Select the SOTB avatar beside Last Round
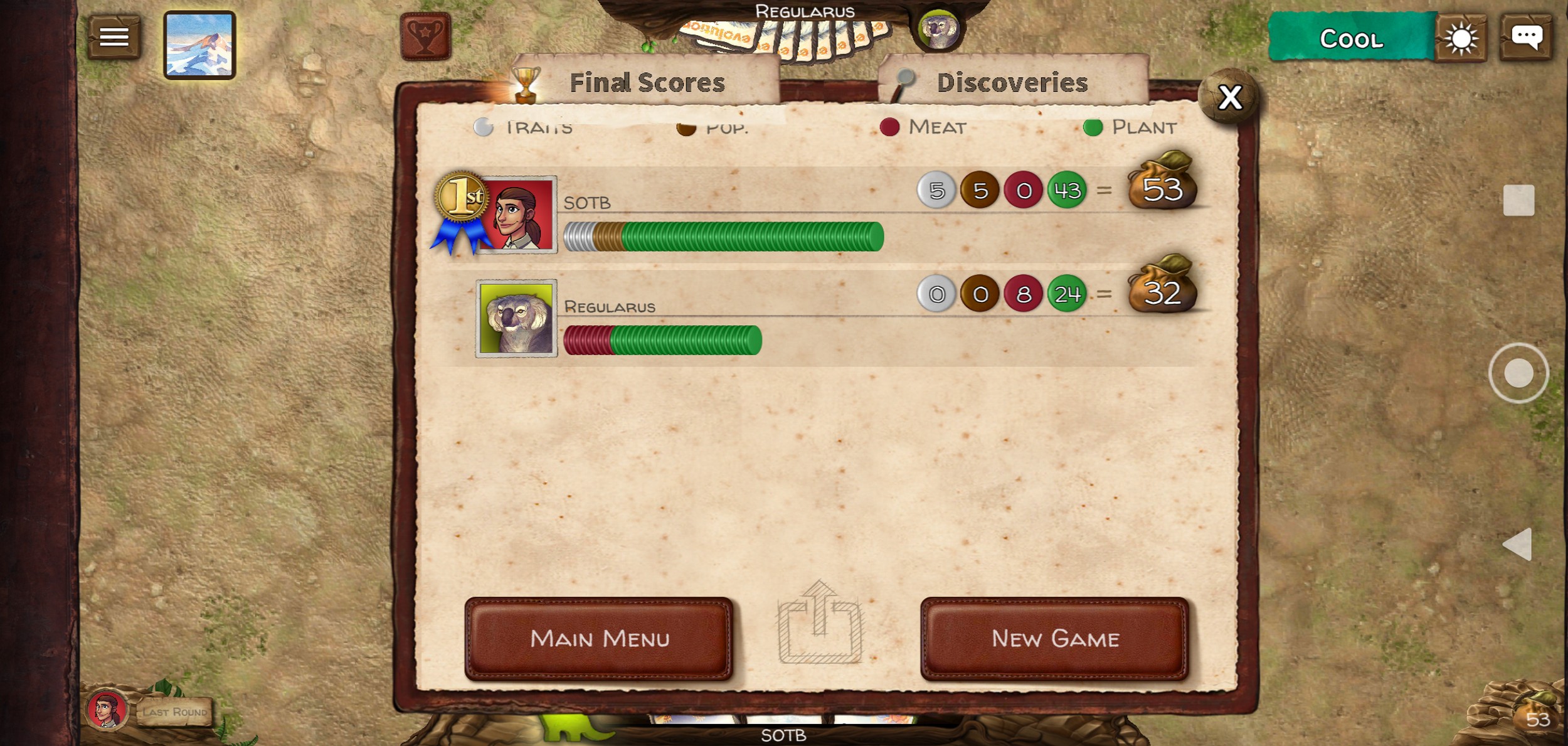This screenshot has height=746, width=1568. (107, 710)
